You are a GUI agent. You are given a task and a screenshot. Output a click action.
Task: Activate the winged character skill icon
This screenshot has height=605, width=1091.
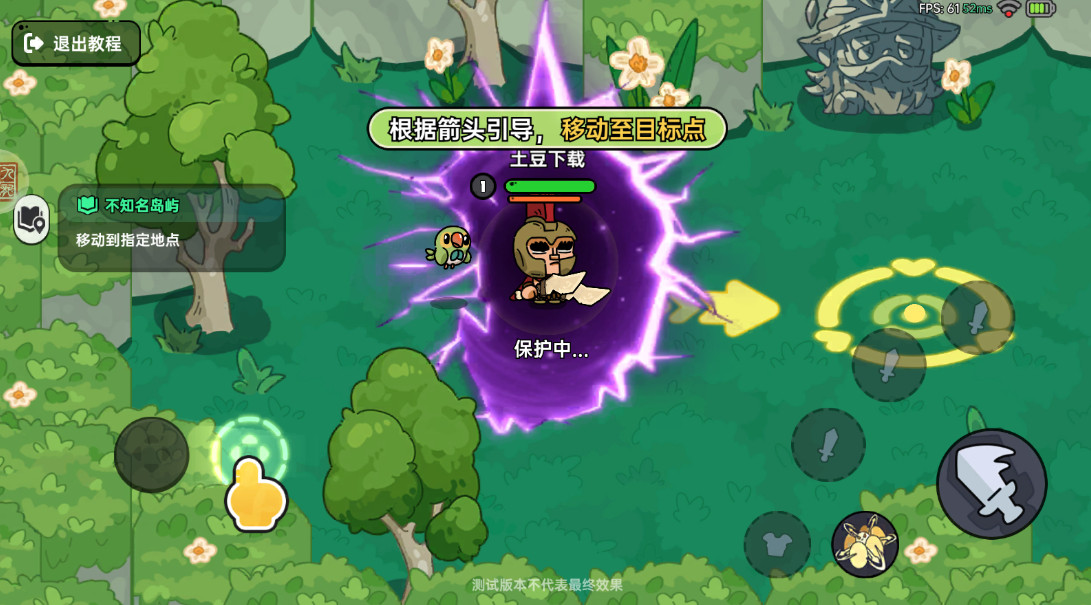tap(865, 544)
